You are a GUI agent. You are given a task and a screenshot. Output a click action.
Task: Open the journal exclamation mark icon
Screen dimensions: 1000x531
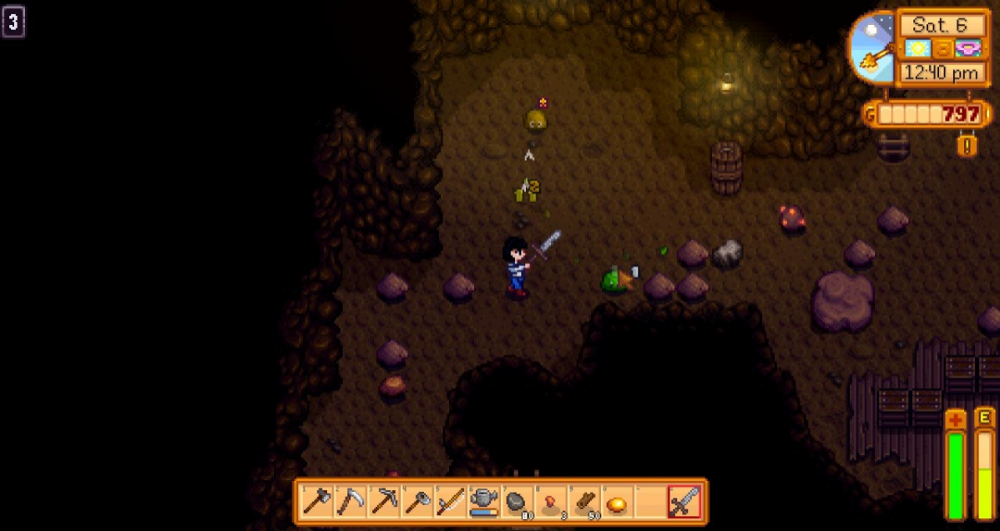tap(967, 145)
